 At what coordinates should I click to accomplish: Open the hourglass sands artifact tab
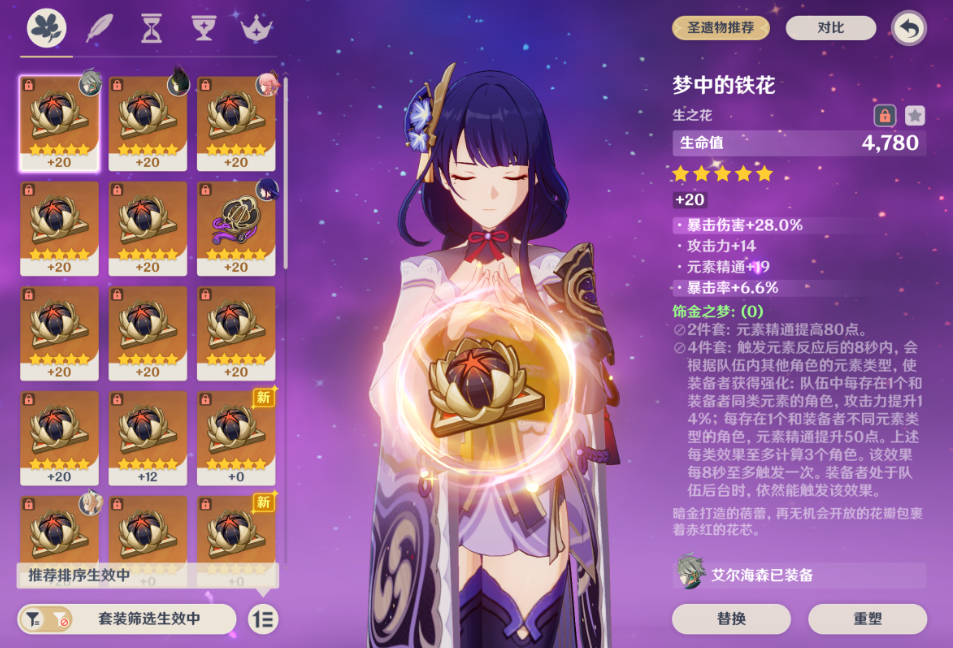pyautogui.click(x=152, y=27)
